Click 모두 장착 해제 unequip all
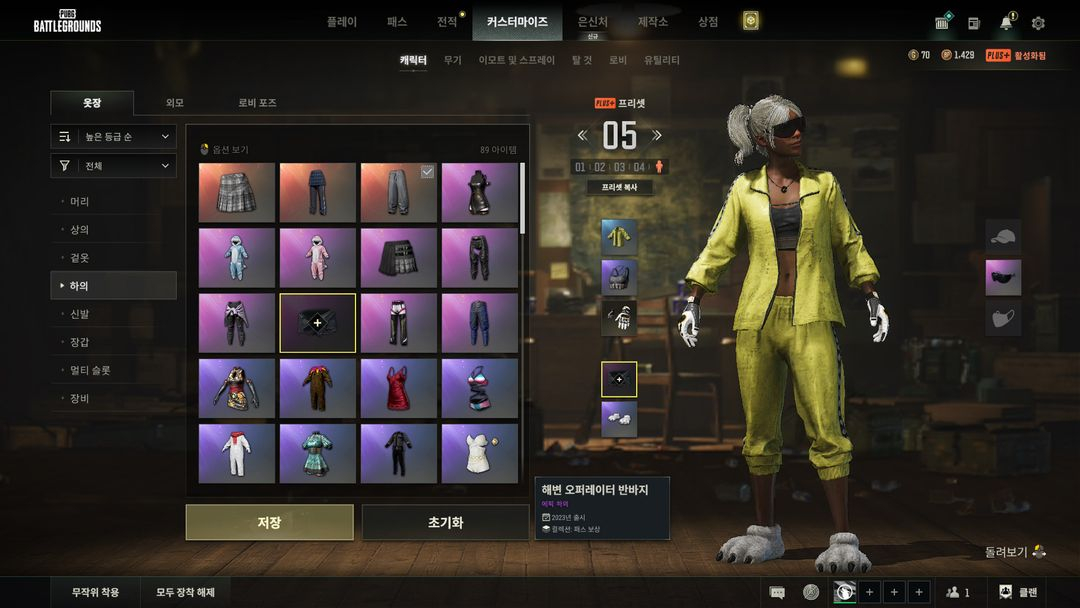This screenshot has height=608, width=1080. point(185,592)
